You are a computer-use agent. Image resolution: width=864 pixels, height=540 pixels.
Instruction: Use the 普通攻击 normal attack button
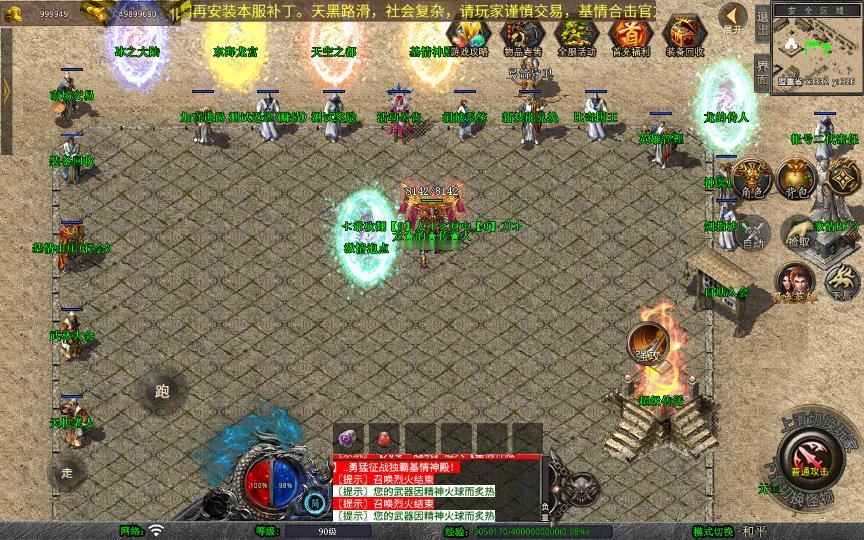click(x=808, y=456)
